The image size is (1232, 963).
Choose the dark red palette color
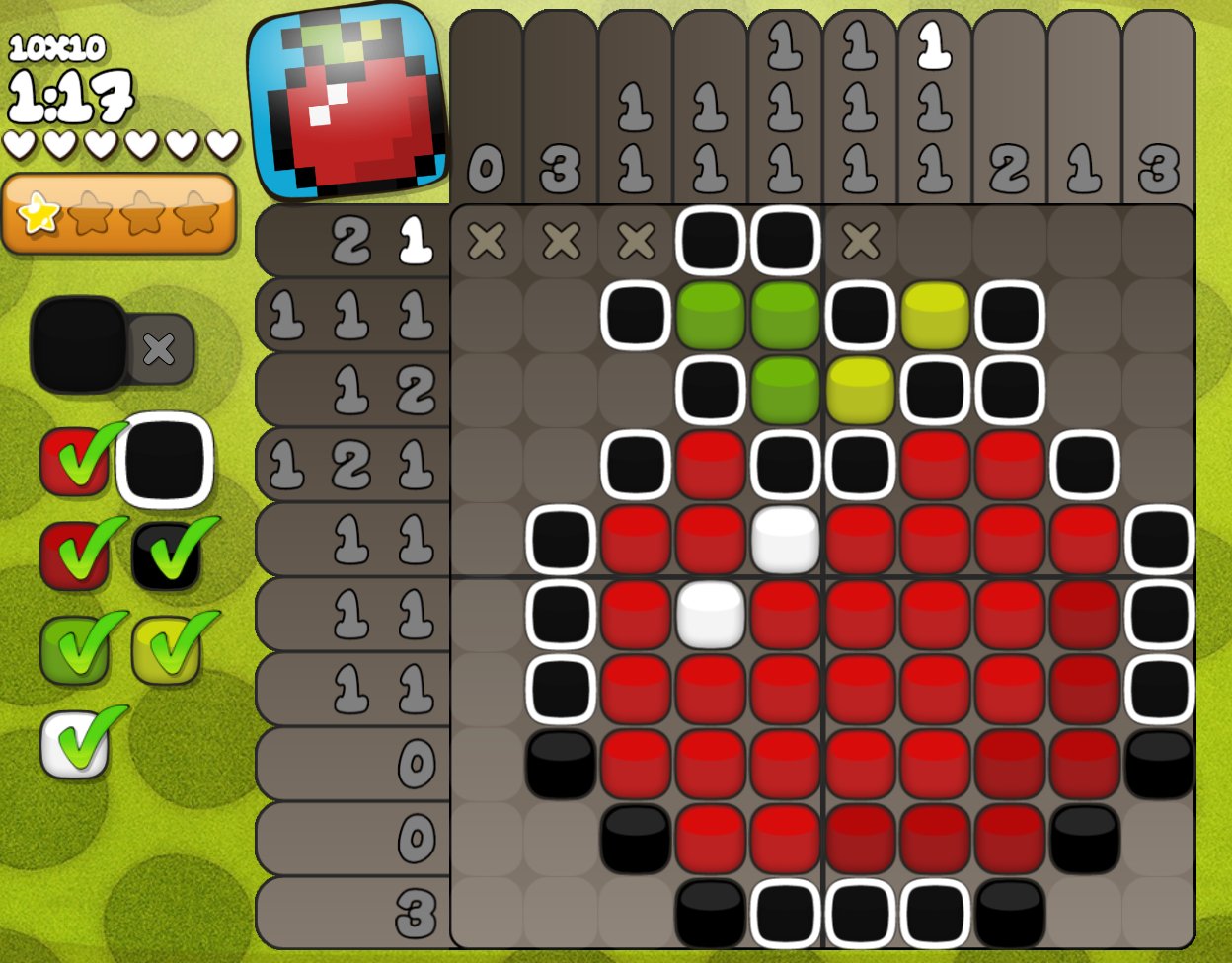(74, 557)
